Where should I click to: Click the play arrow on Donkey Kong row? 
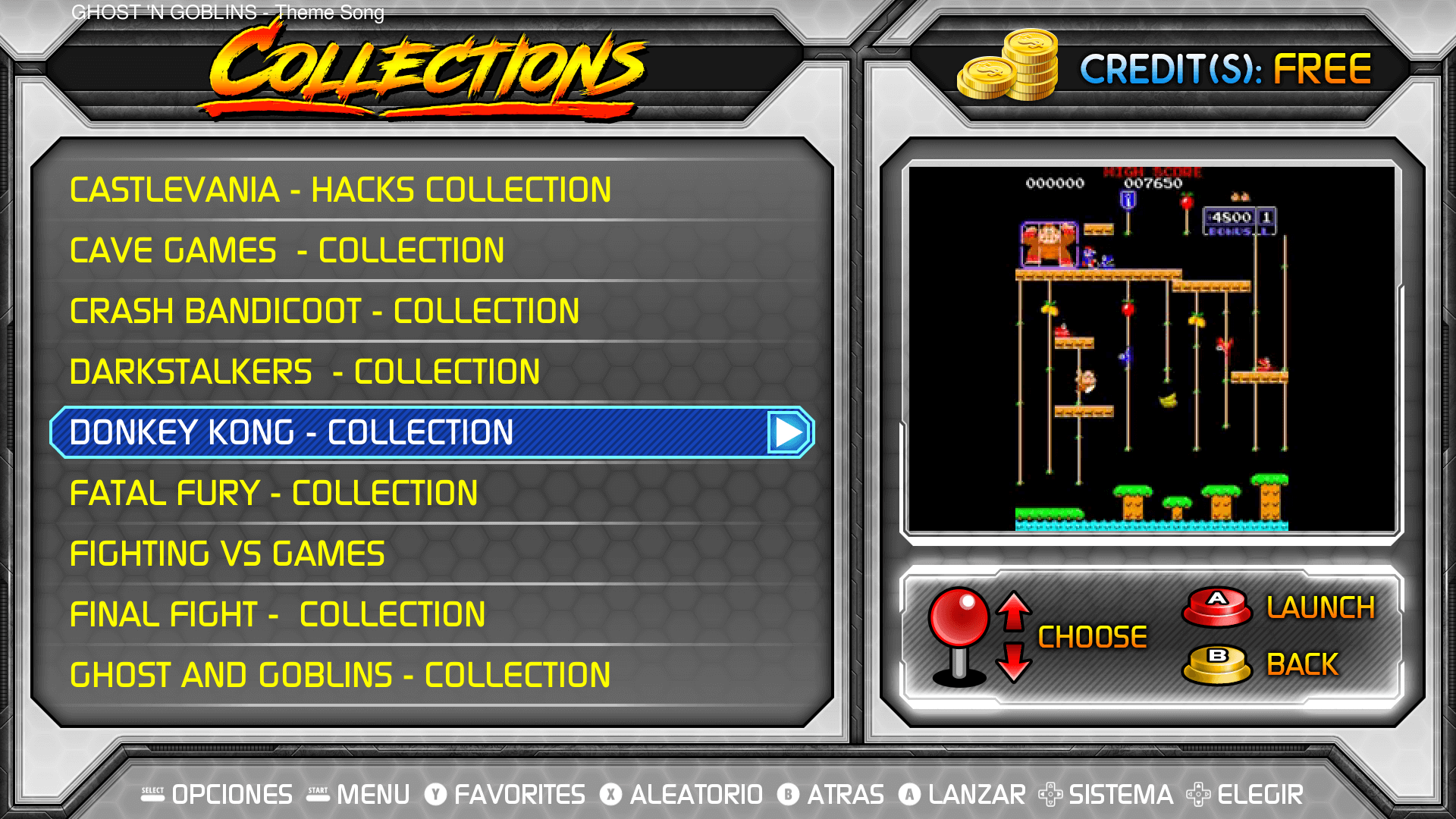tap(789, 432)
